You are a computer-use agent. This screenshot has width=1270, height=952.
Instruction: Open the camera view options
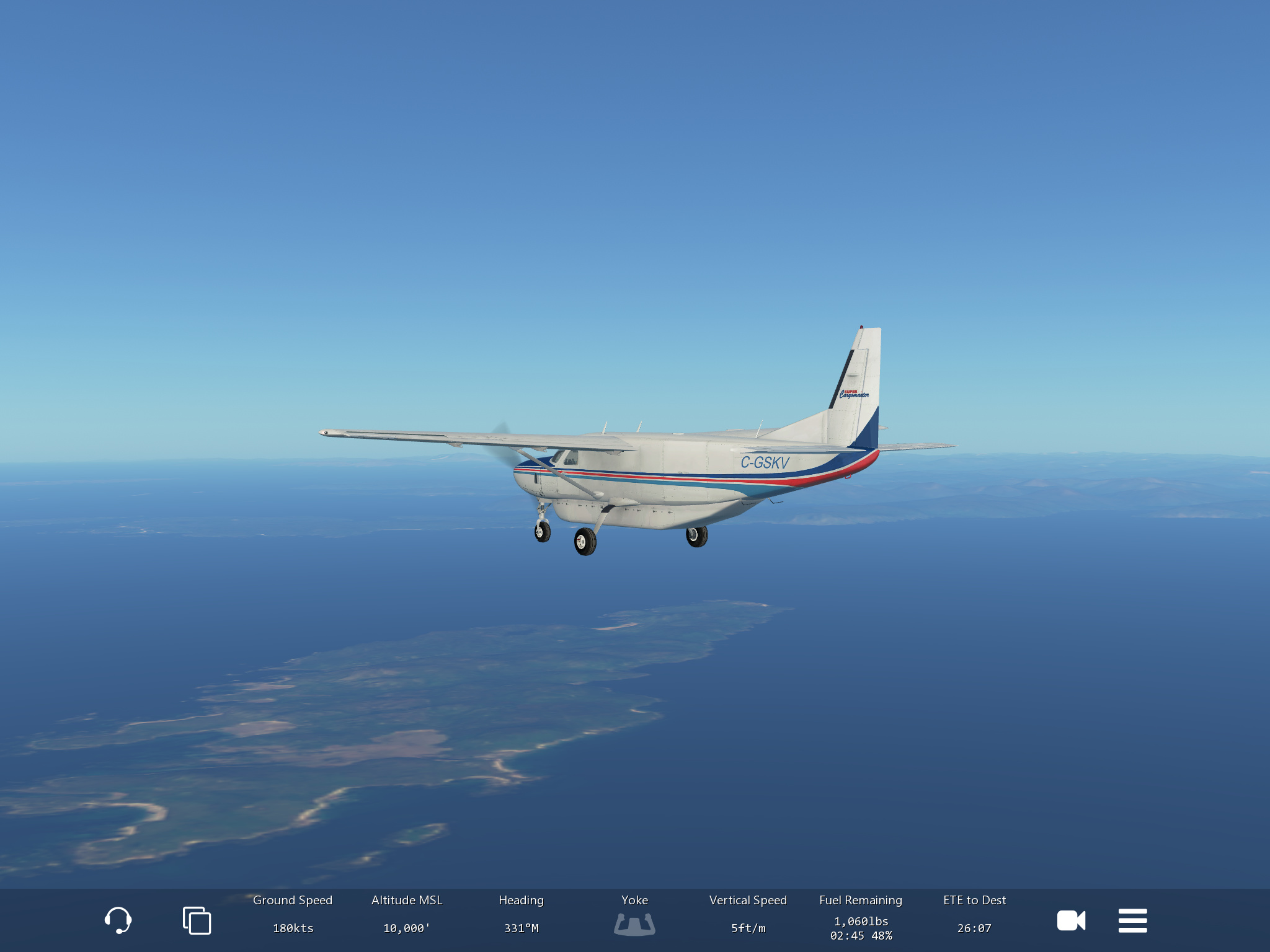1071,920
